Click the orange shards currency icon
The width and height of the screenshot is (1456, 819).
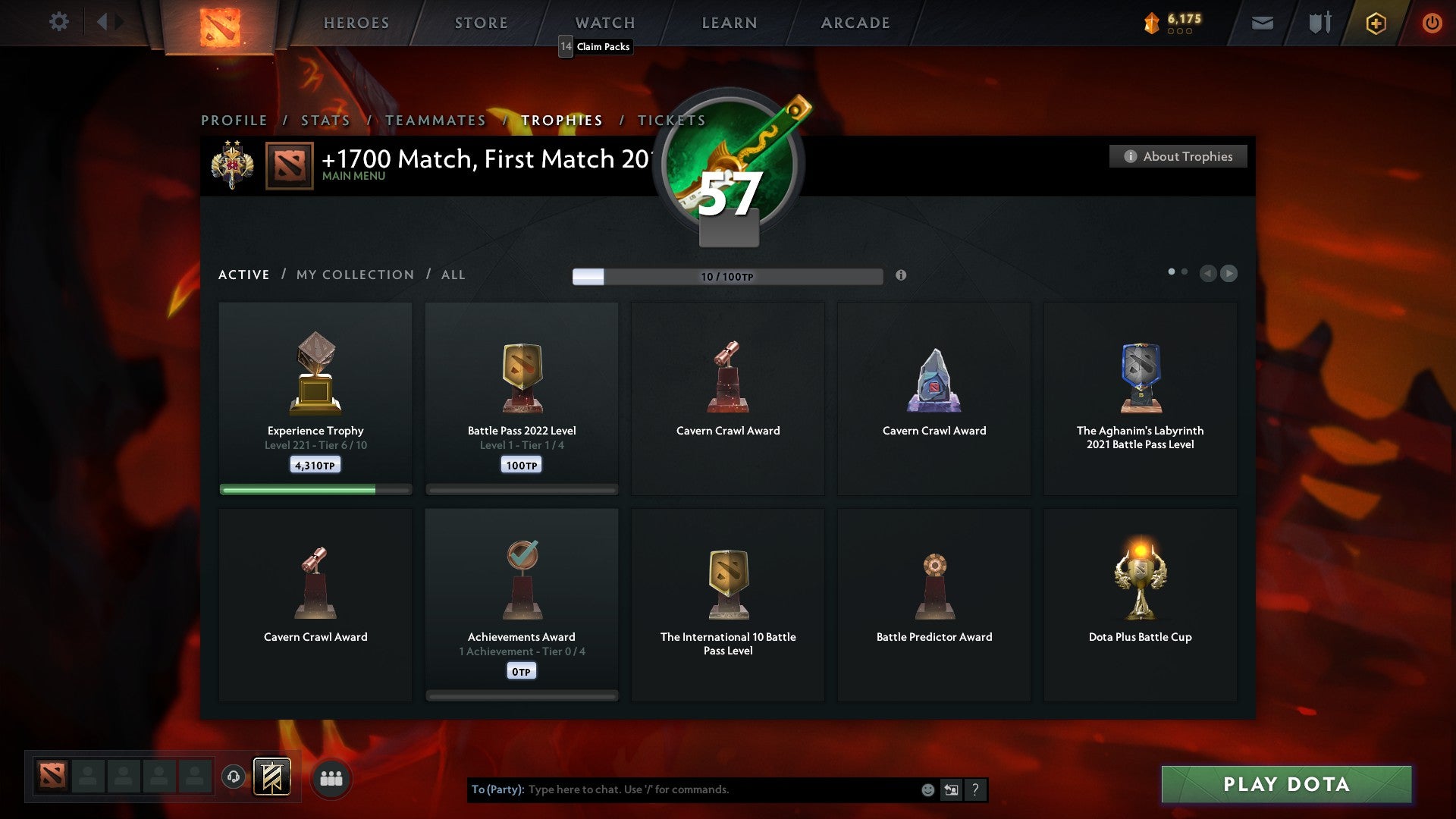pyautogui.click(x=1150, y=23)
